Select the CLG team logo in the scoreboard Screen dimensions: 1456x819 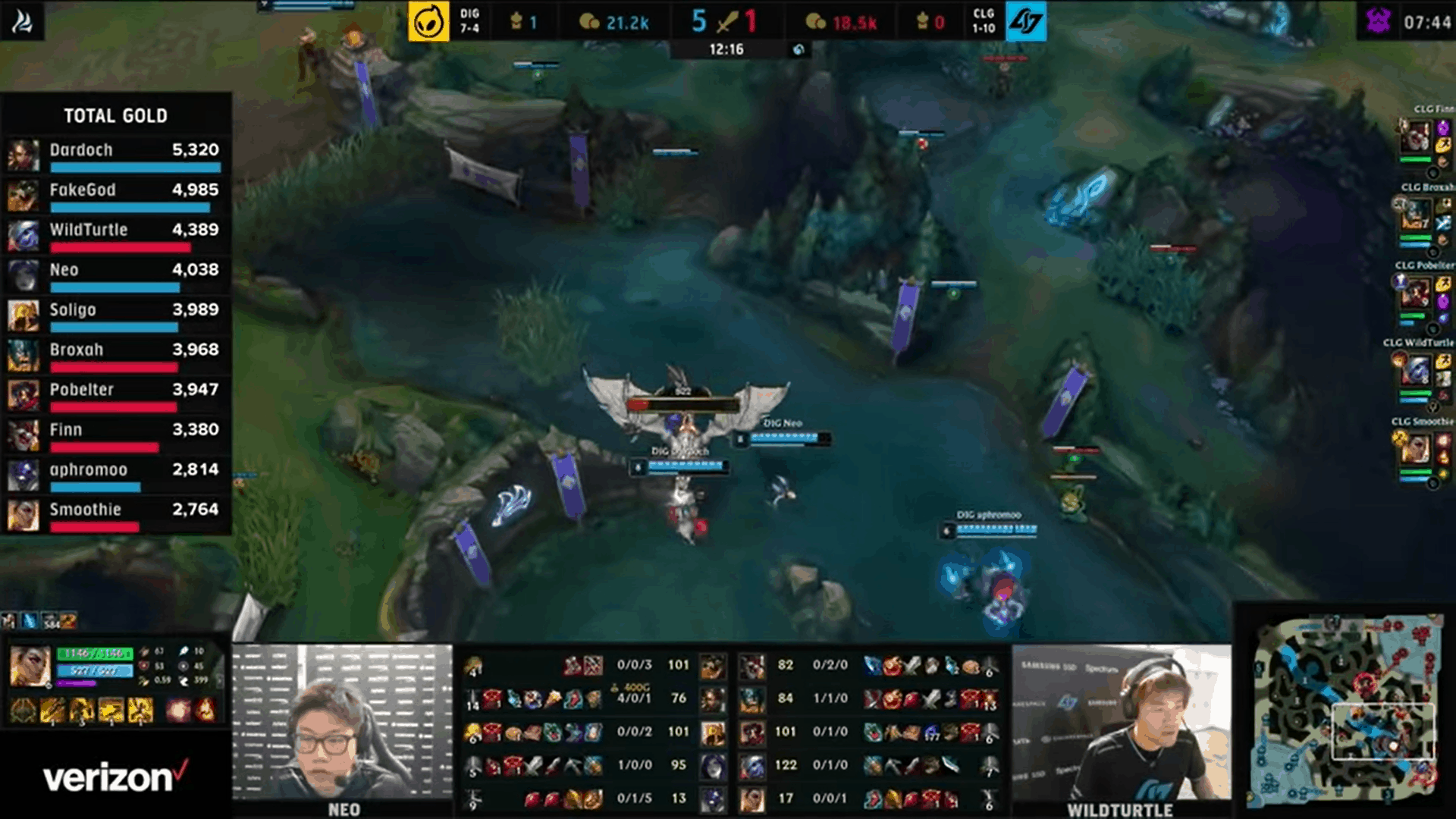tap(1026, 22)
